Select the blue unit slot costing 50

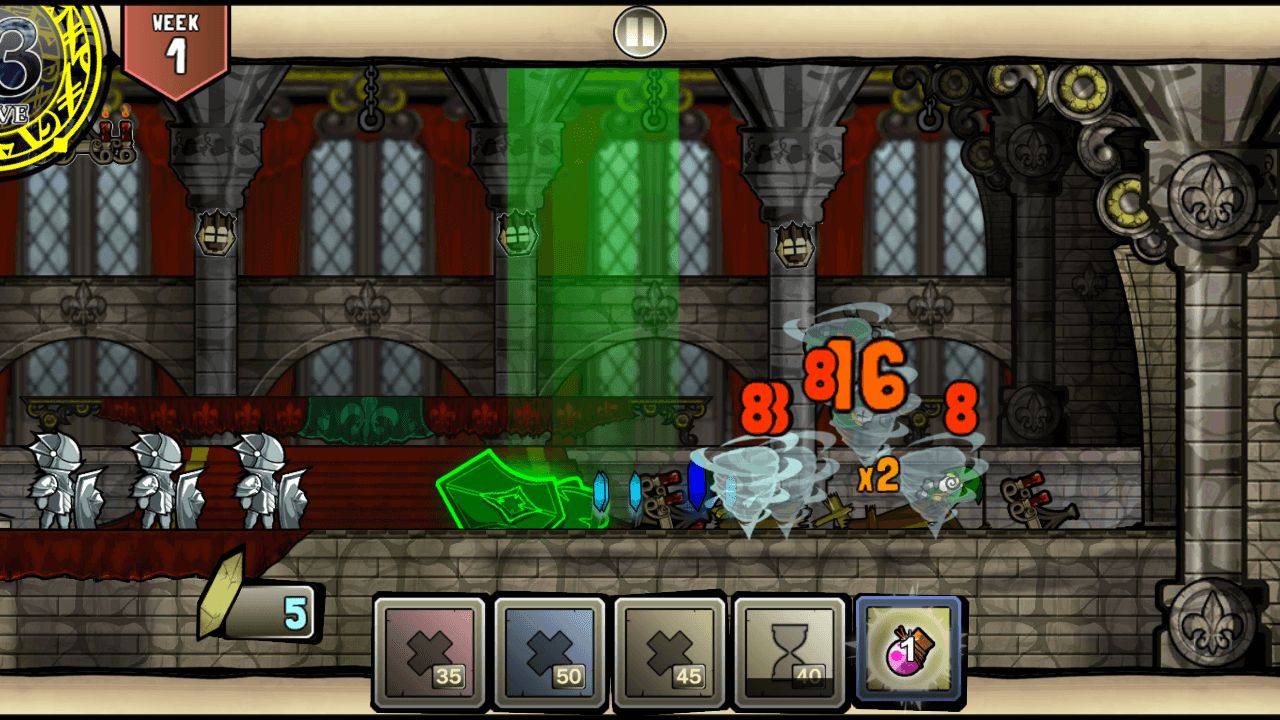549,651
